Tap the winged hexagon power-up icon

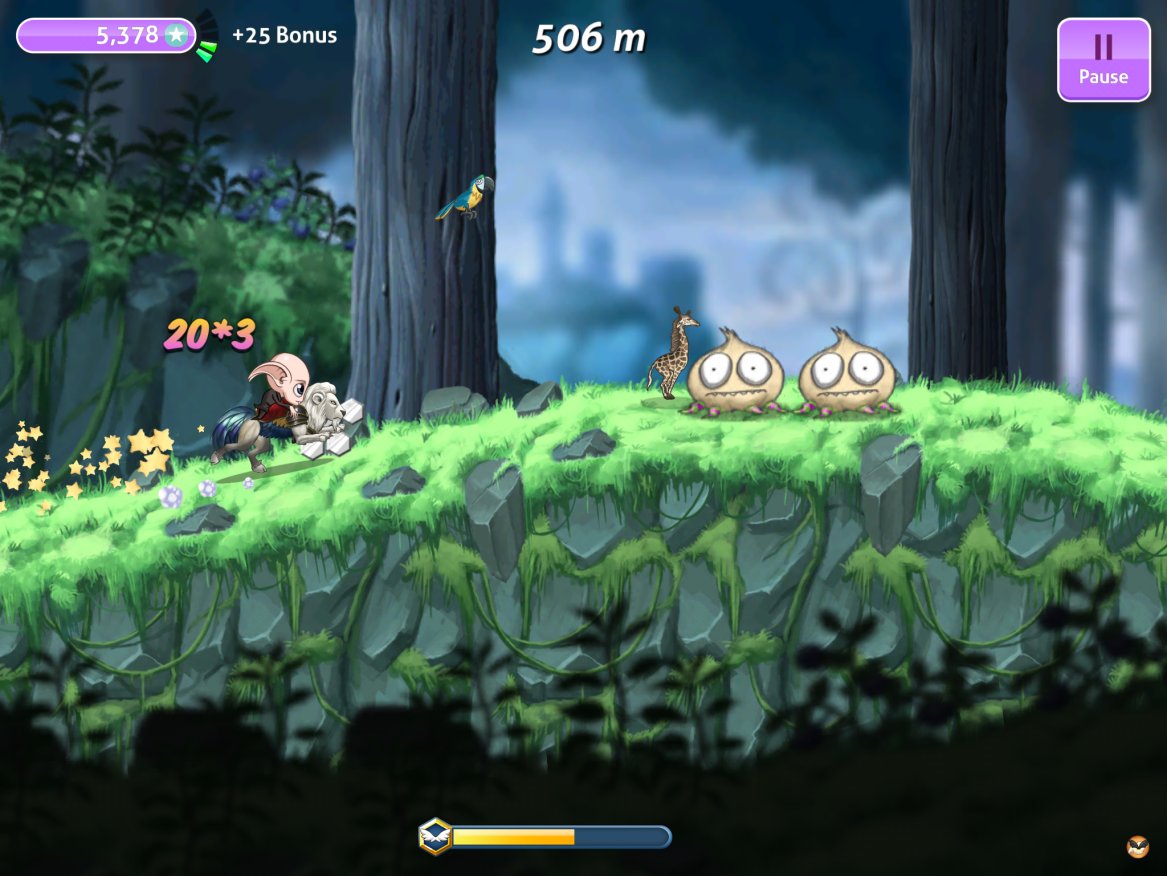(x=435, y=836)
